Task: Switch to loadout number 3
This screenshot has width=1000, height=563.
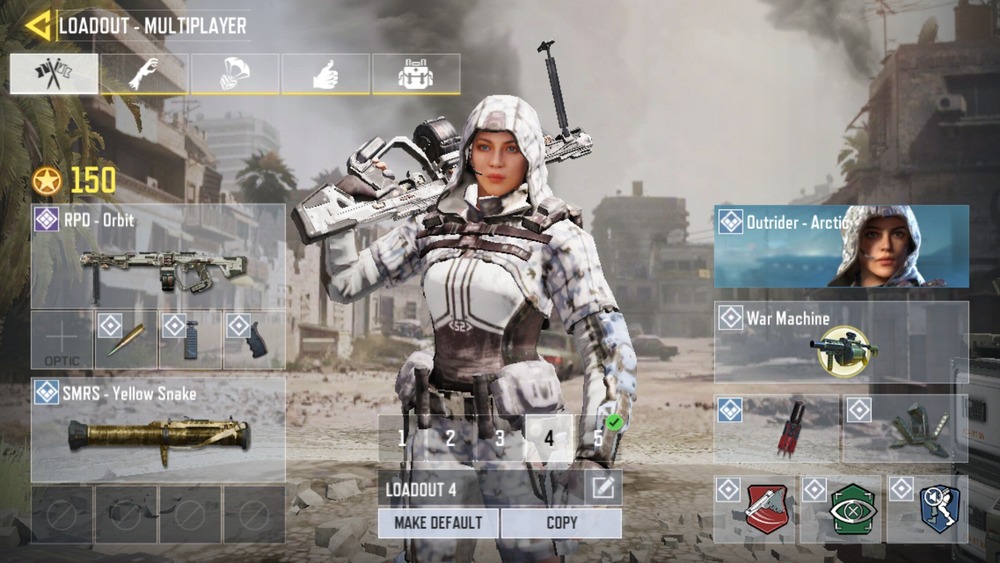Action: (500, 438)
